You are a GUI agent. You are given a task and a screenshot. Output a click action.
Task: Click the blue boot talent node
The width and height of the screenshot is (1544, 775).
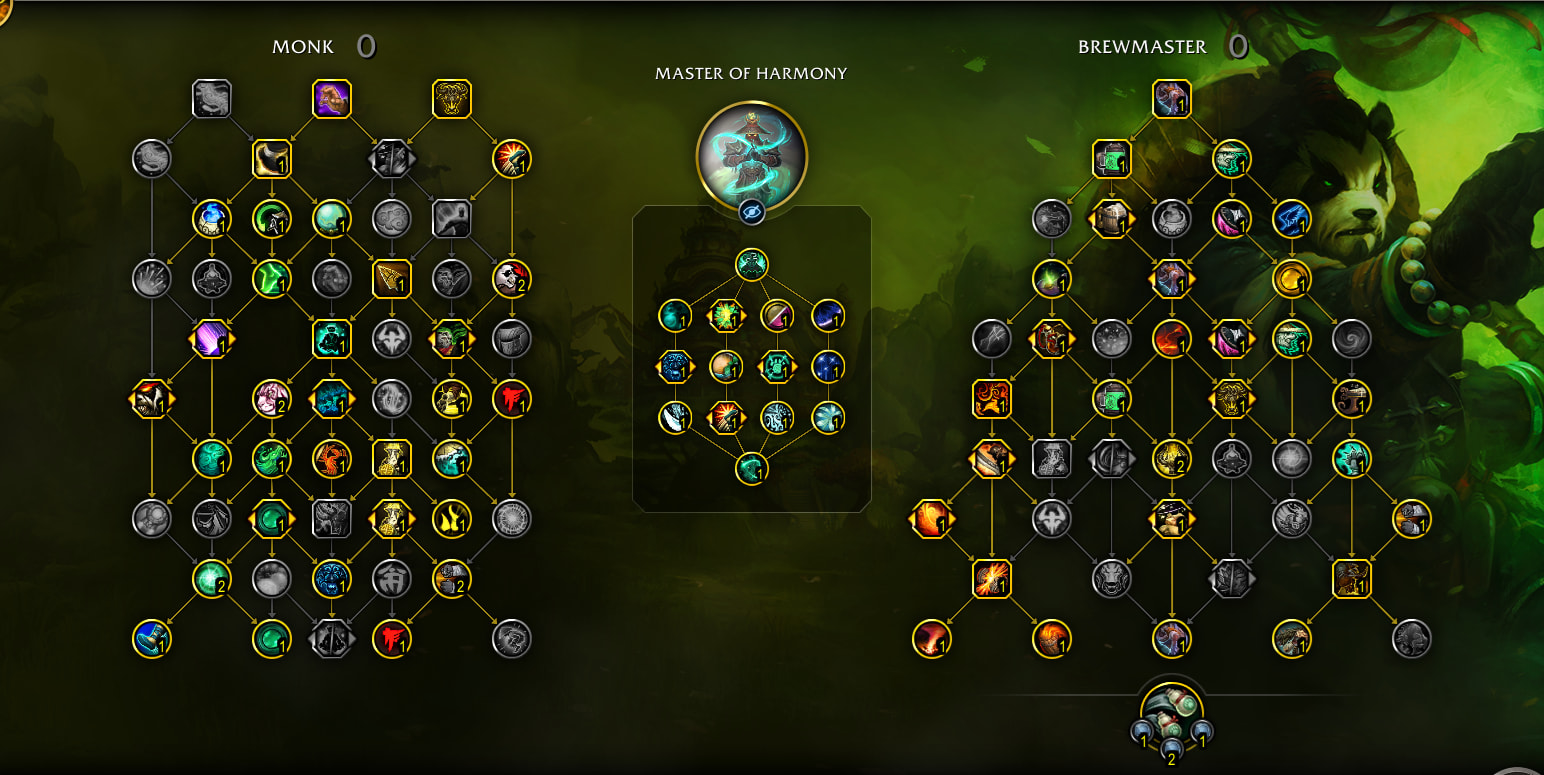coord(151,639)
